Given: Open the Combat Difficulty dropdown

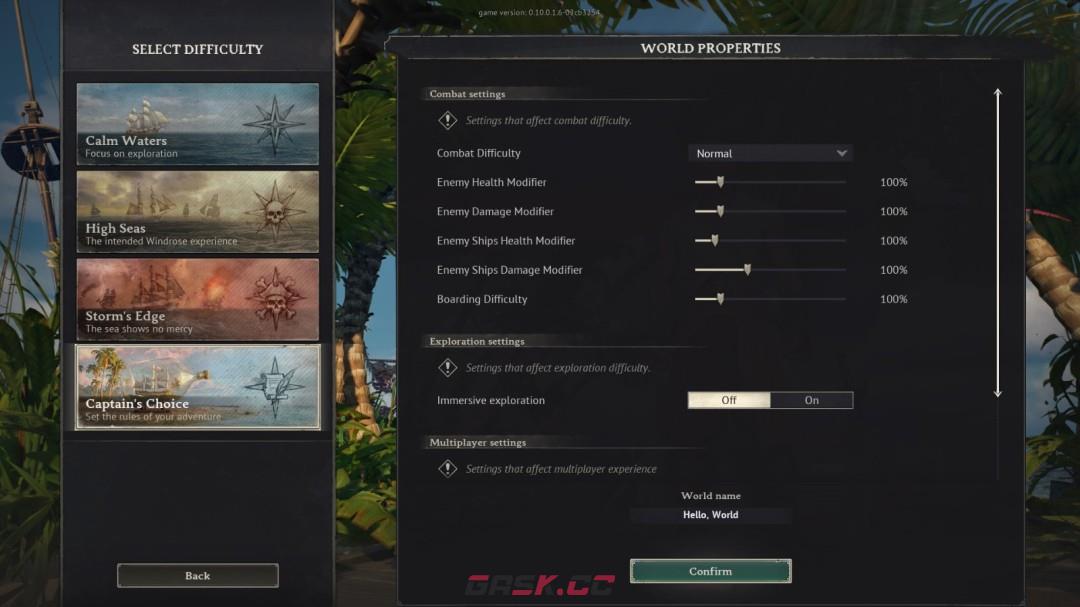Looking at the screenshot, I should (x=770, y=153).
